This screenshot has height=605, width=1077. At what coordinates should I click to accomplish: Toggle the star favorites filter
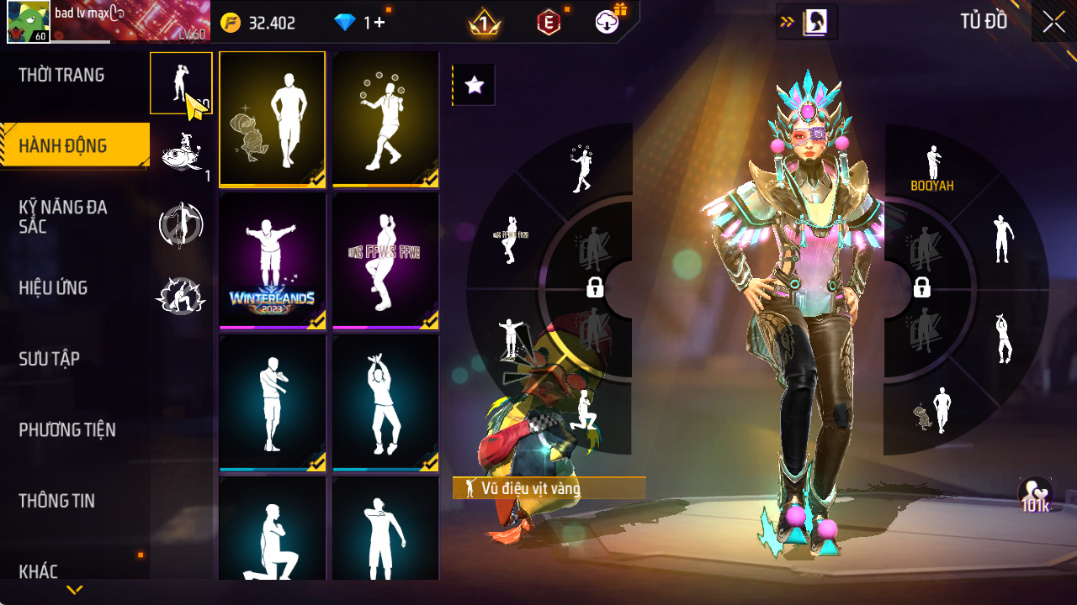coord(474,86)
